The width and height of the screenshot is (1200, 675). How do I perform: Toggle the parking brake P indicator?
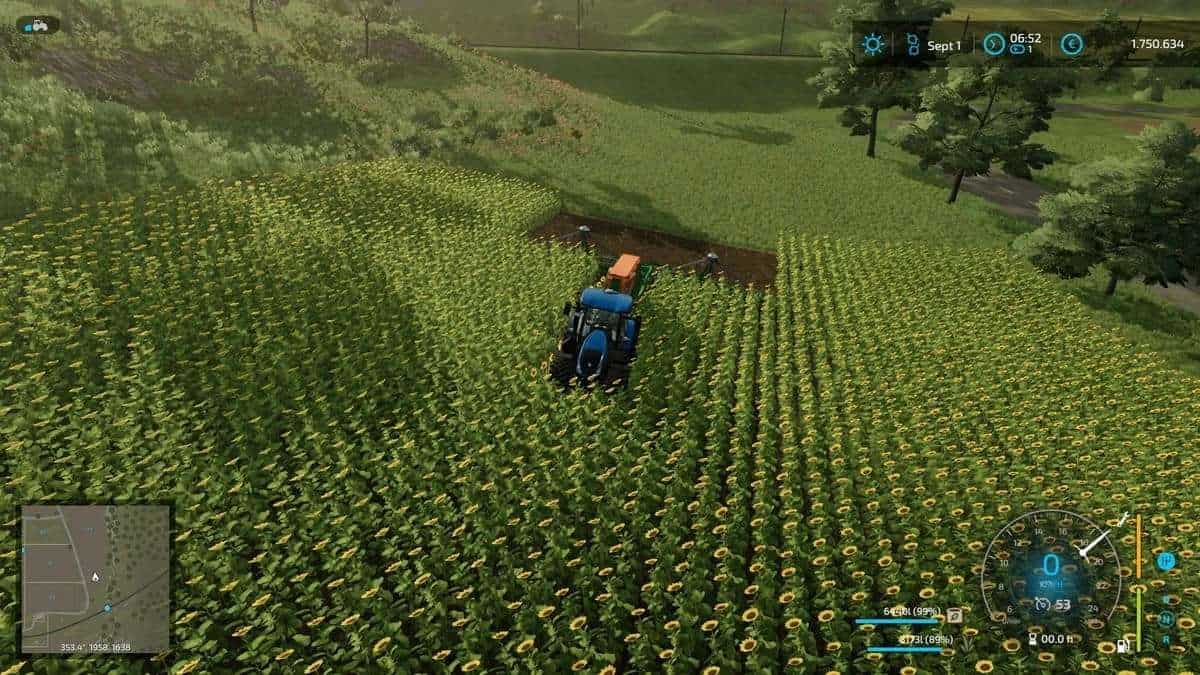click(1166, 561)
